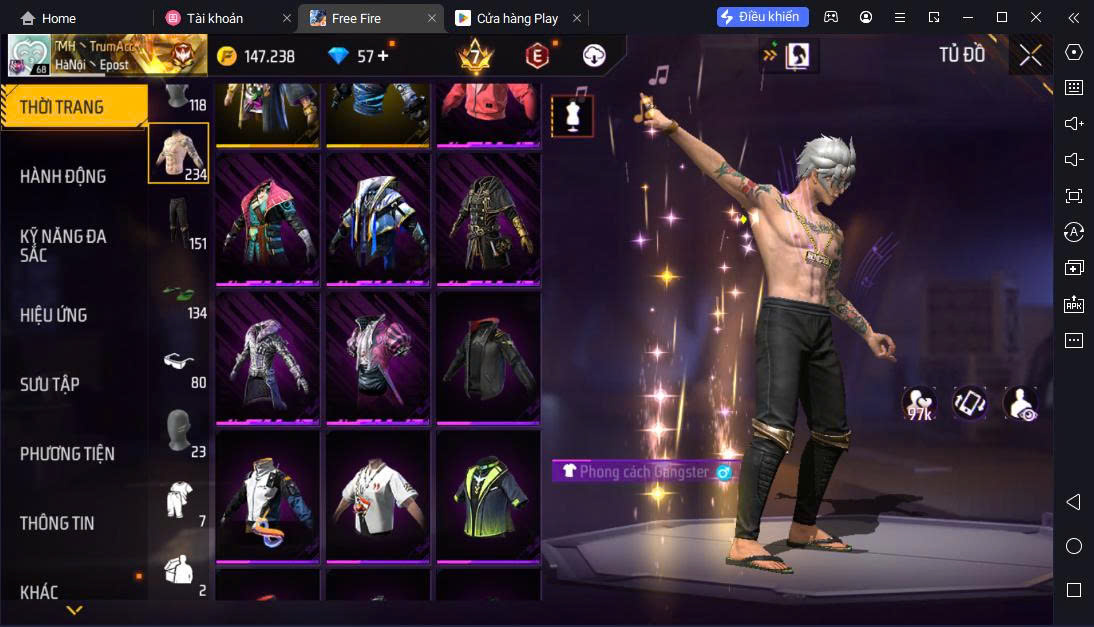This screenshot has width=1094, height=627.
Task: Add diamonds with the plus button
Action: point(383,56)
